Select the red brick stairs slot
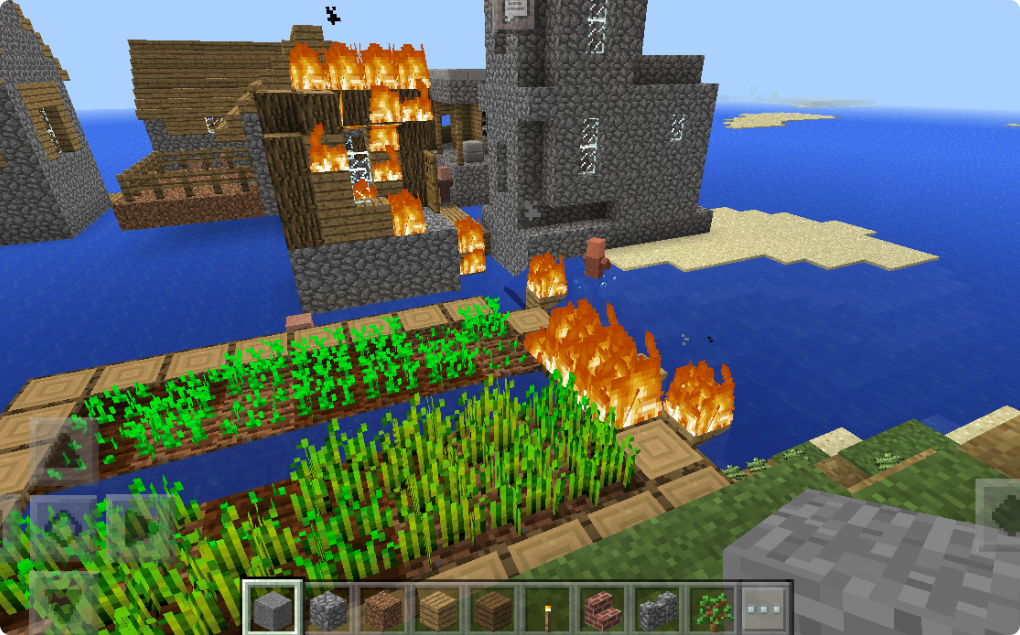Screen dimensions: 1020x635 point(603,607)
